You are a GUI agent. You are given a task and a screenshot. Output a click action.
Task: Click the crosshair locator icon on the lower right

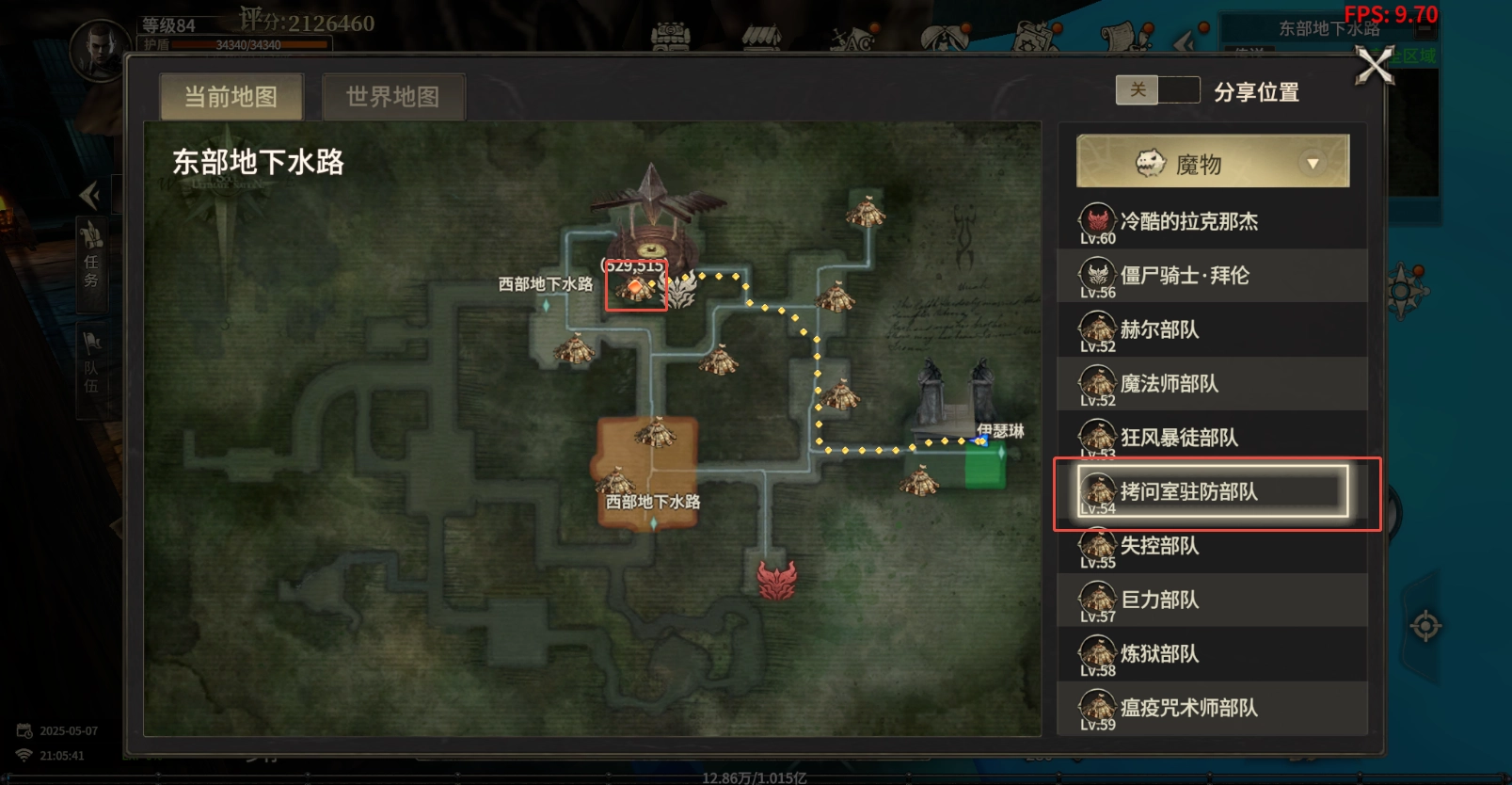[x=1424, y=621]
